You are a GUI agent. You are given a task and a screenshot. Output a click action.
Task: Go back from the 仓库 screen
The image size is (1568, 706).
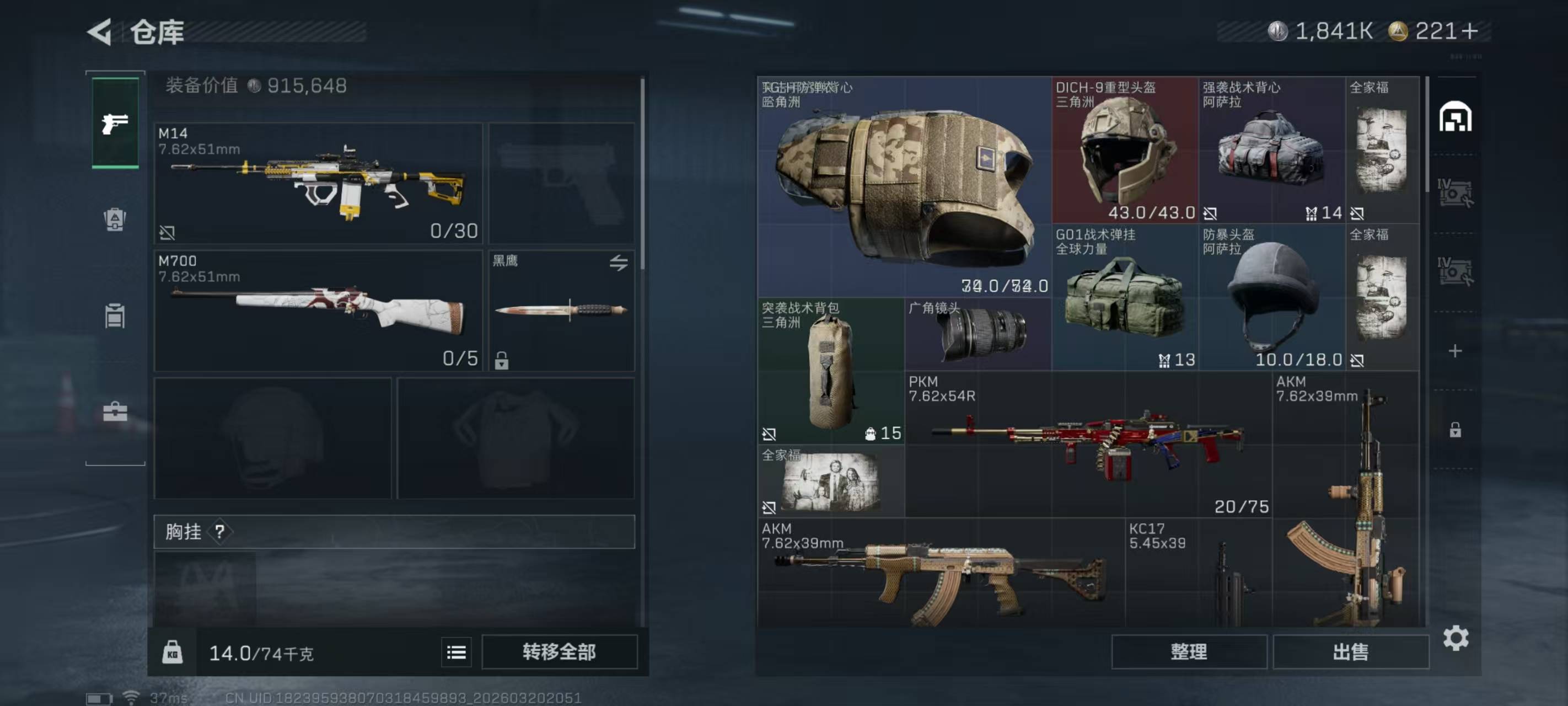pos(100,31)
